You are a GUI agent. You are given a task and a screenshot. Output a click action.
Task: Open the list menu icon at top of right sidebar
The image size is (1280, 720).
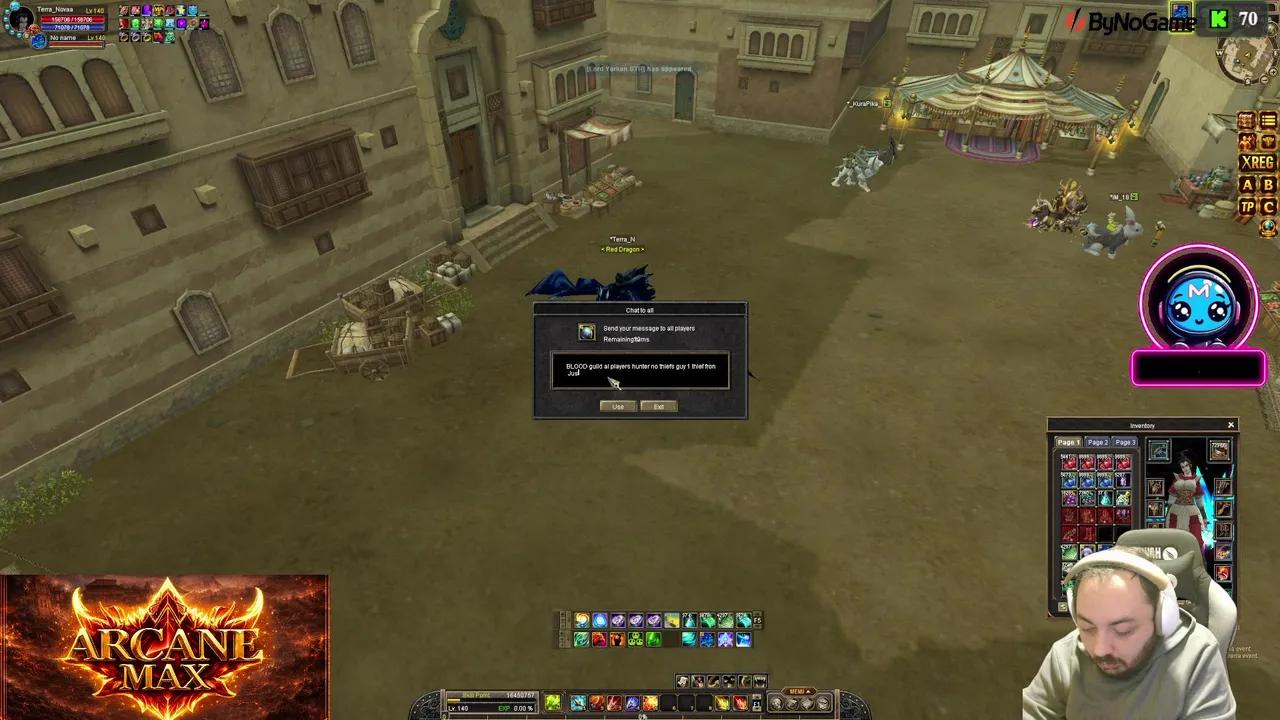(x=1268, y=118)
